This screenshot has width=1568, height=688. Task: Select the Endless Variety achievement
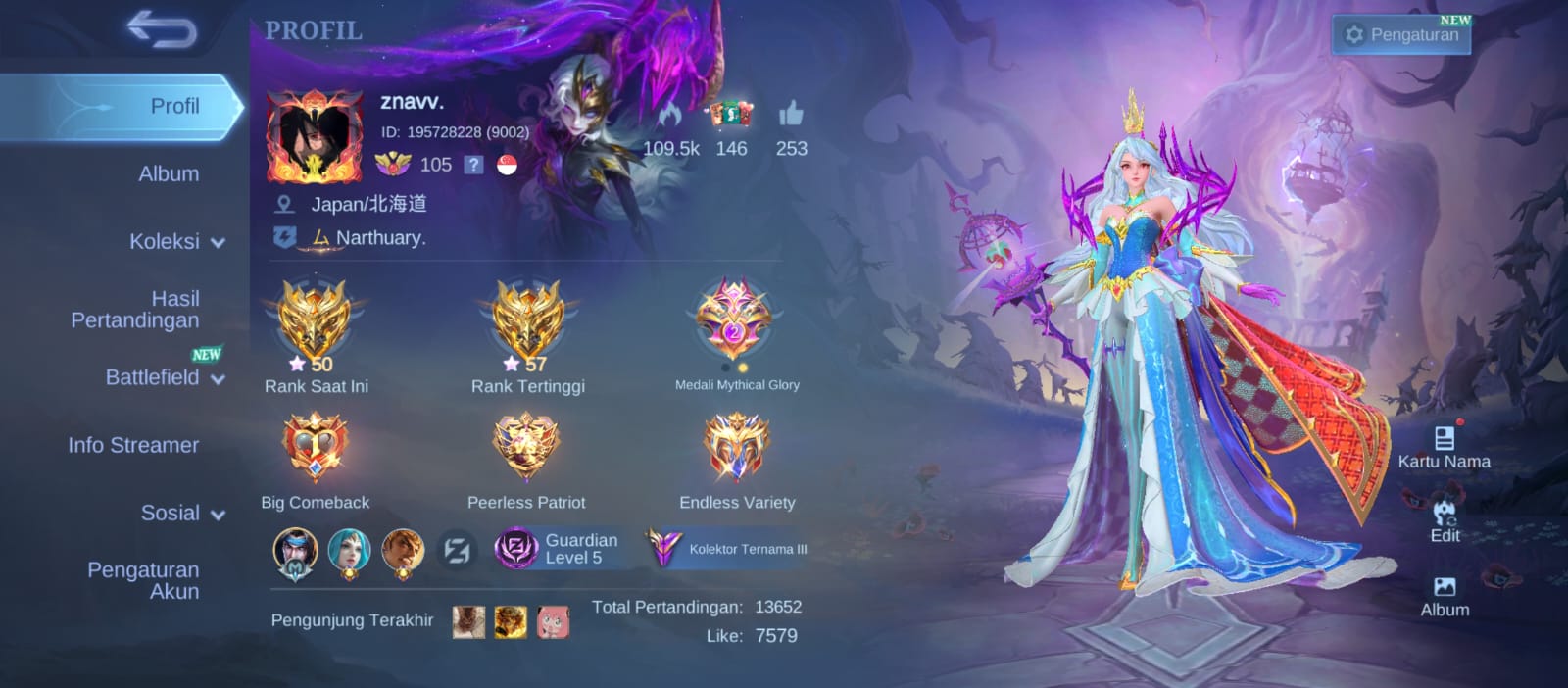click(x=737, y=448)
